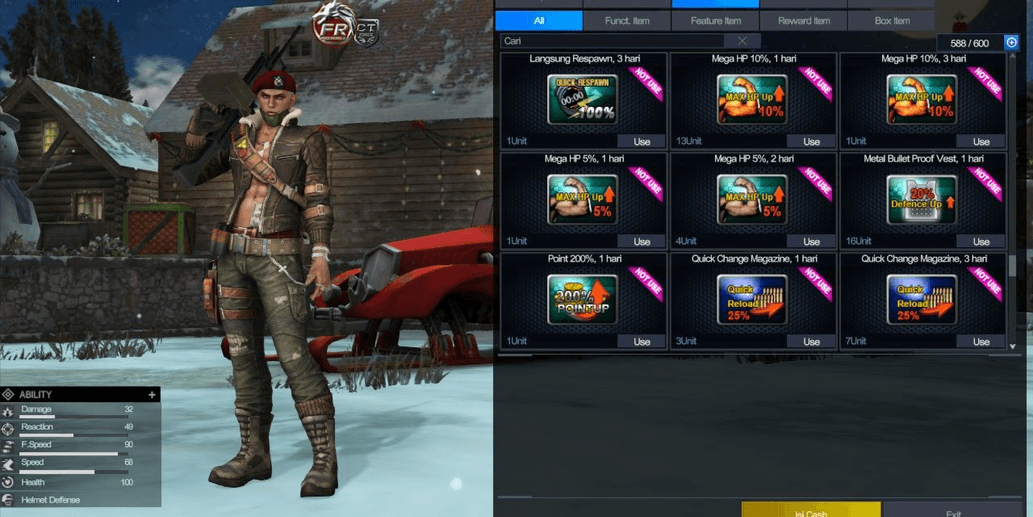Choose the Quick Change Magazine 1 hari icon
This screenshot has height=517, width=1033.
pyautogui.click(x=752, y=300)
